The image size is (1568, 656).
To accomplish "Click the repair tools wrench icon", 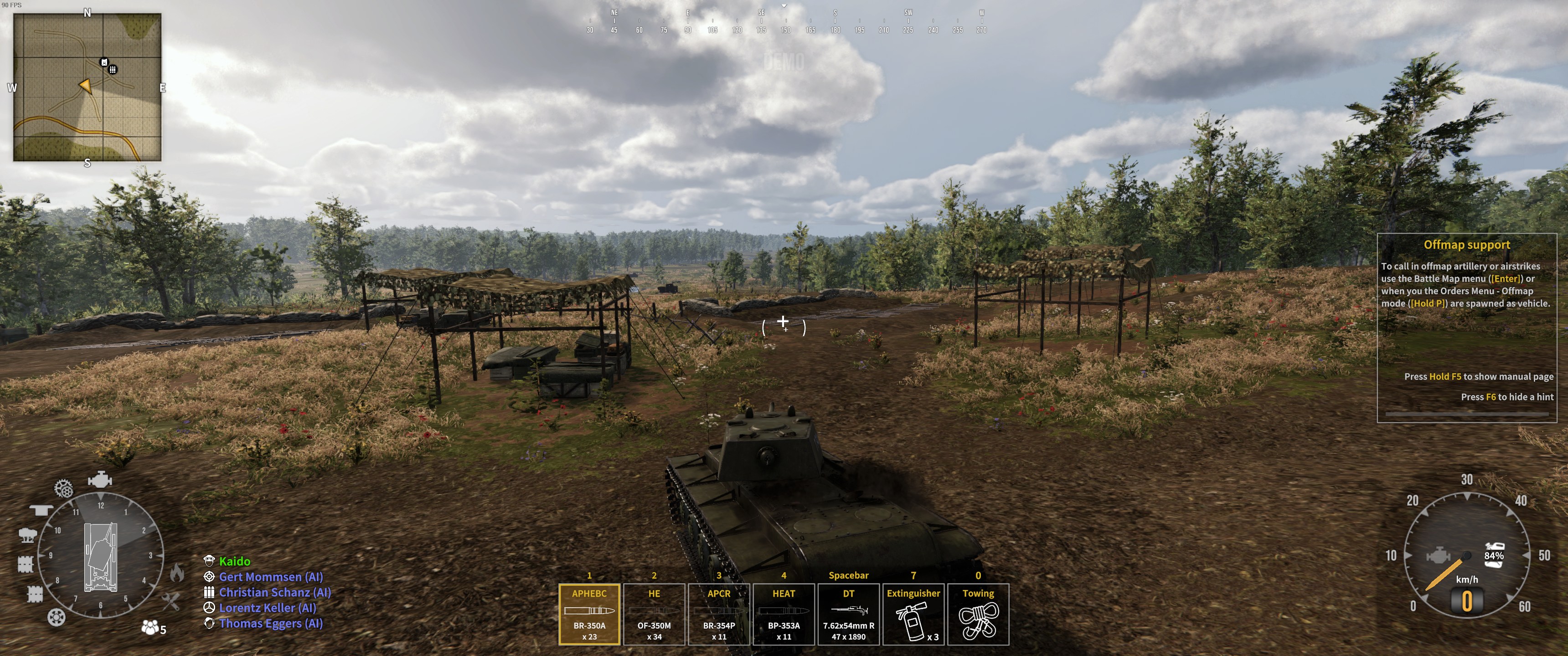I will coord(171,602).
